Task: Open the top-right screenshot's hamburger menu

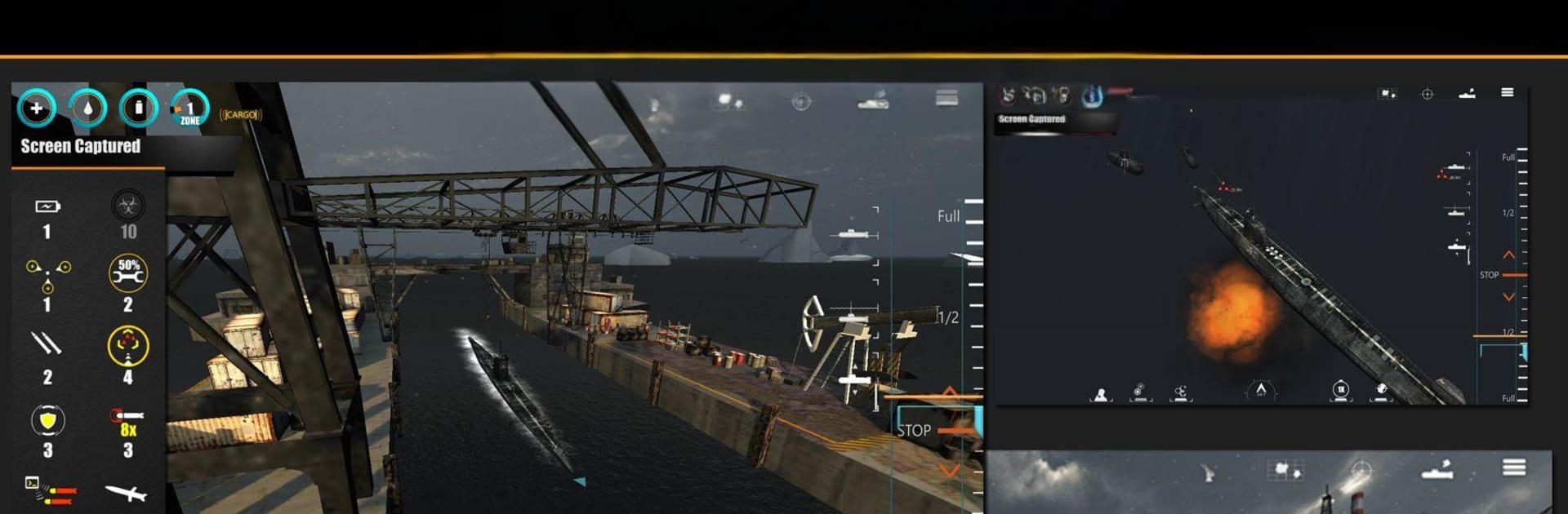Action: point(1507,93)
